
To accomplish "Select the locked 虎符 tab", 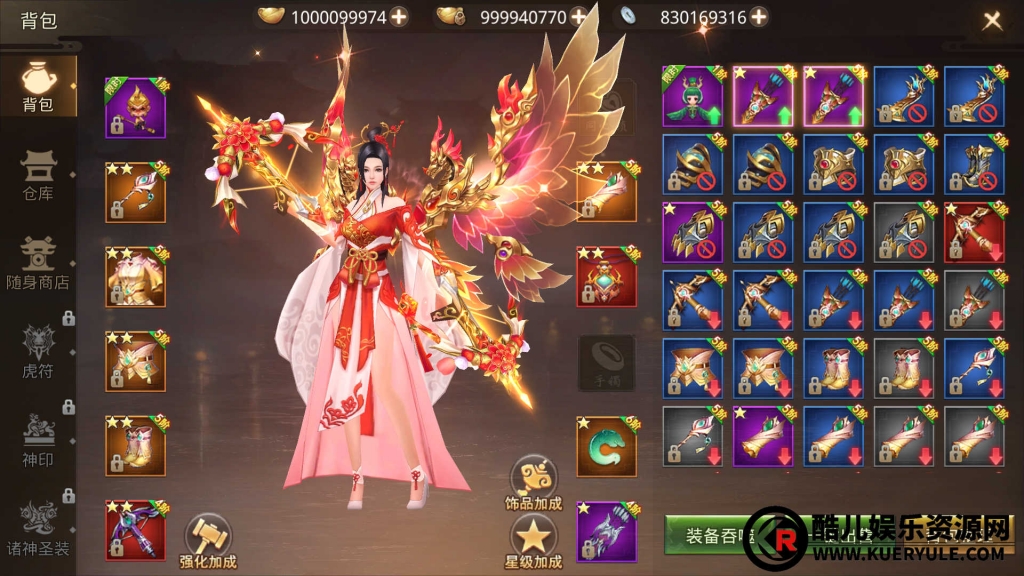I will tap(38, 350).
